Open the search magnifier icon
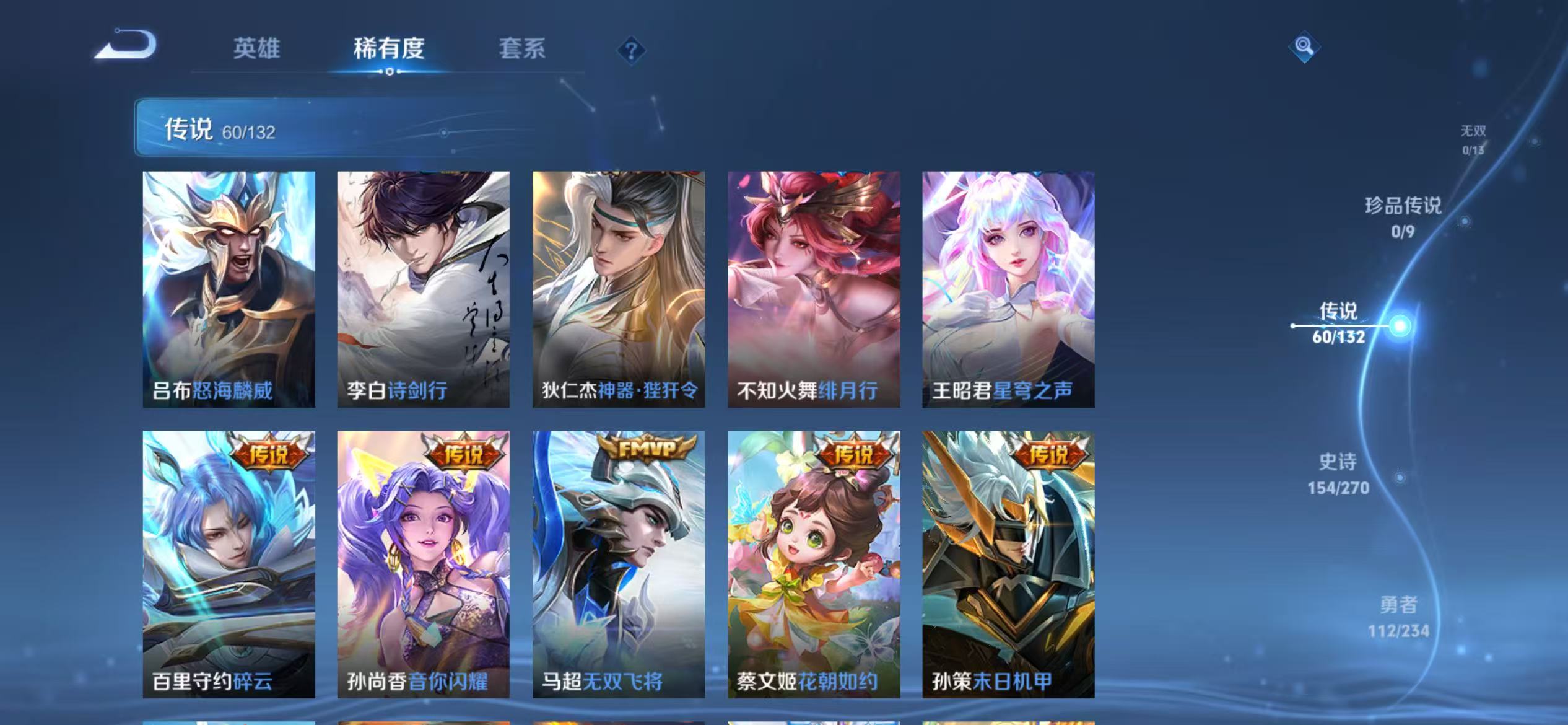Screen dimensions: 1568x725 coord(1305,46)
